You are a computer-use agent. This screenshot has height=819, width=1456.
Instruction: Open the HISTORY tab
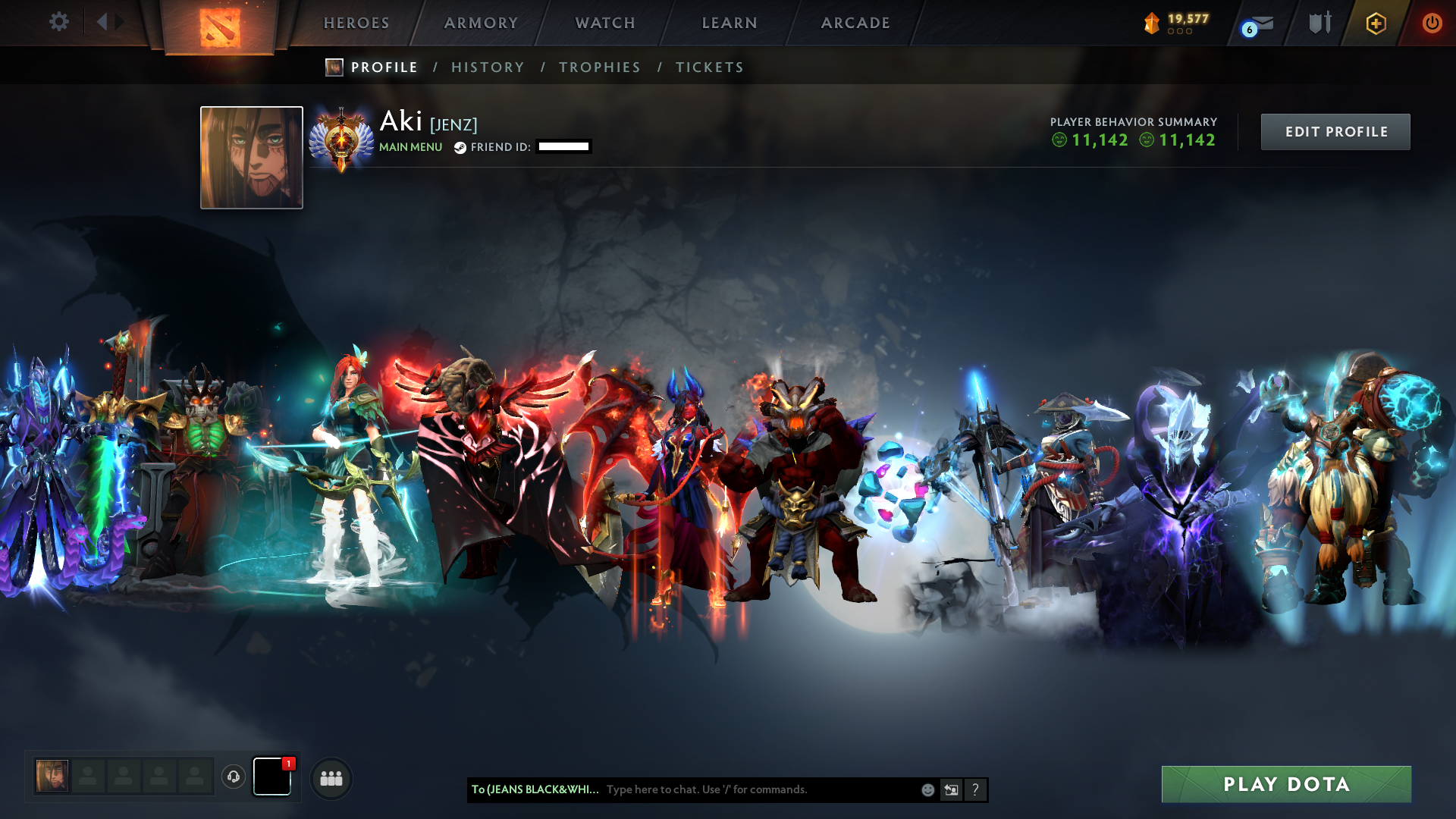coord(488,67)
